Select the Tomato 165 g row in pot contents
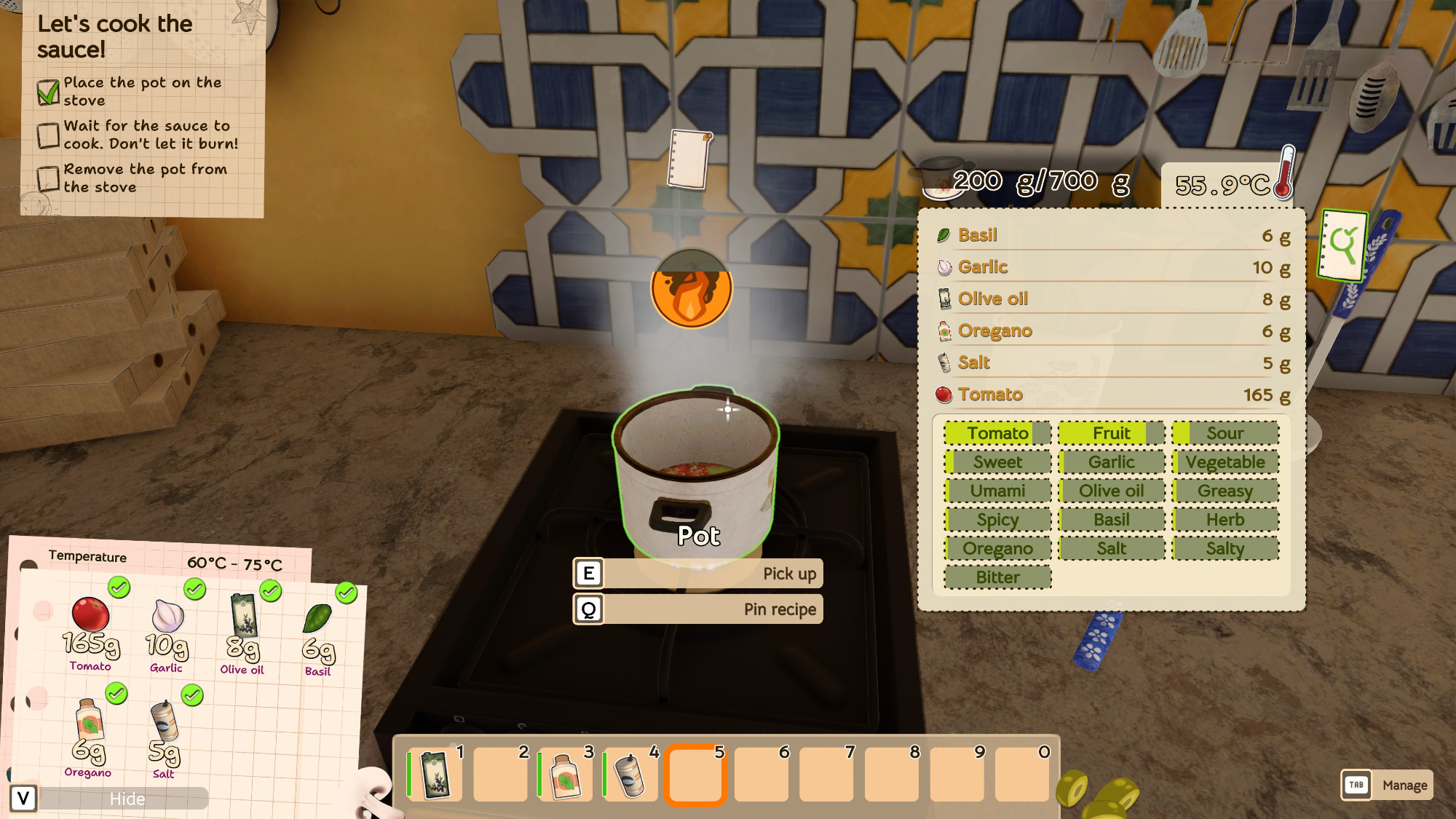The width and height of the screenshot is (1456, 819). (x=1112, y=395)
